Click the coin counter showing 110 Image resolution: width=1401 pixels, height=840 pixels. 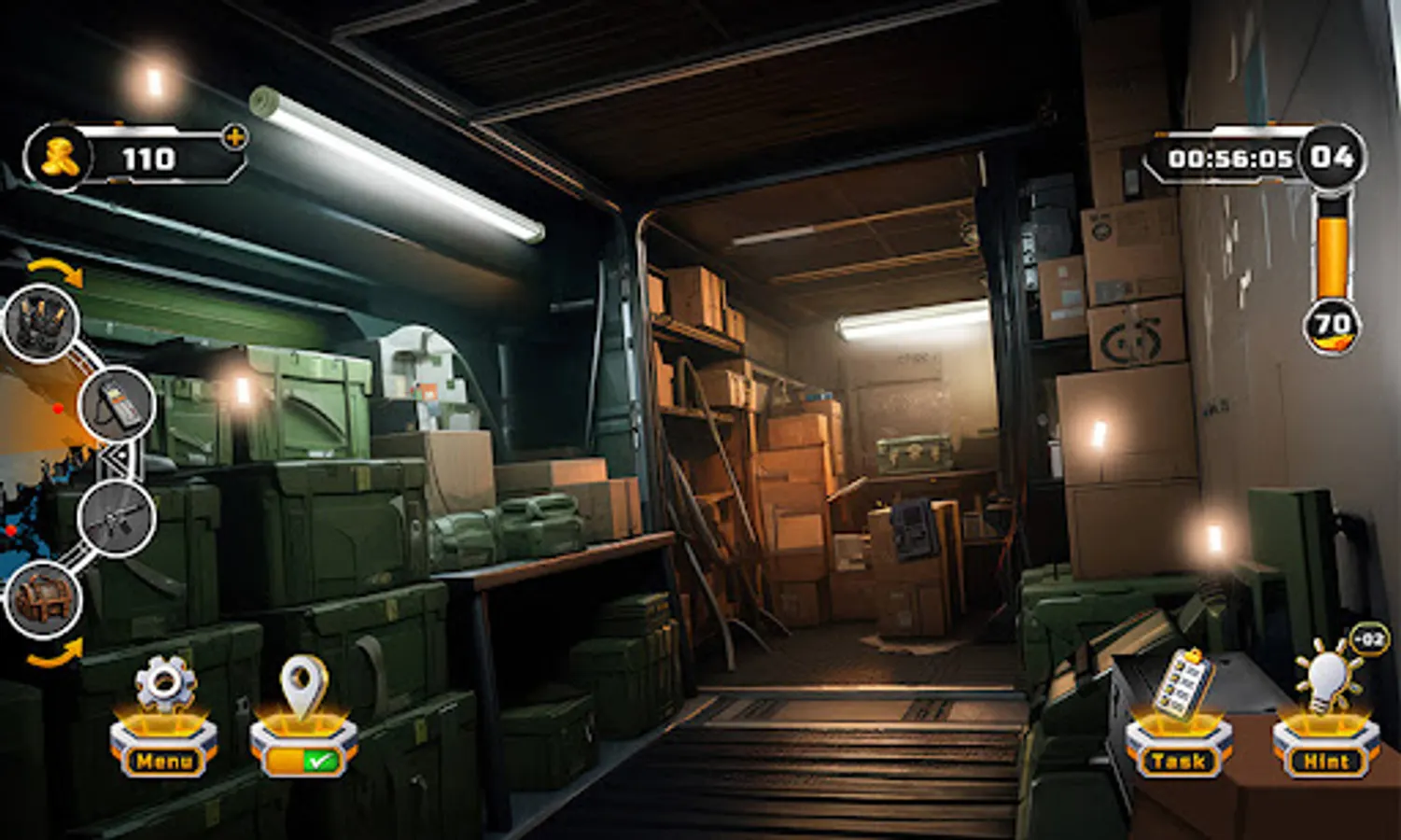tap(145, 158)
